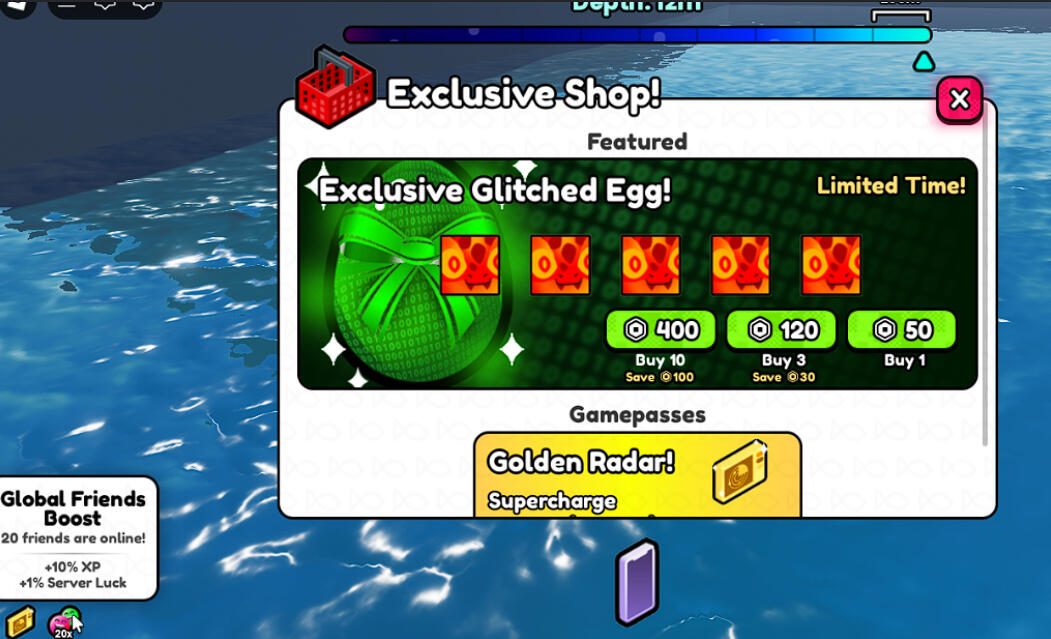Click the 20x friends boost icon

tap(64, 623)
